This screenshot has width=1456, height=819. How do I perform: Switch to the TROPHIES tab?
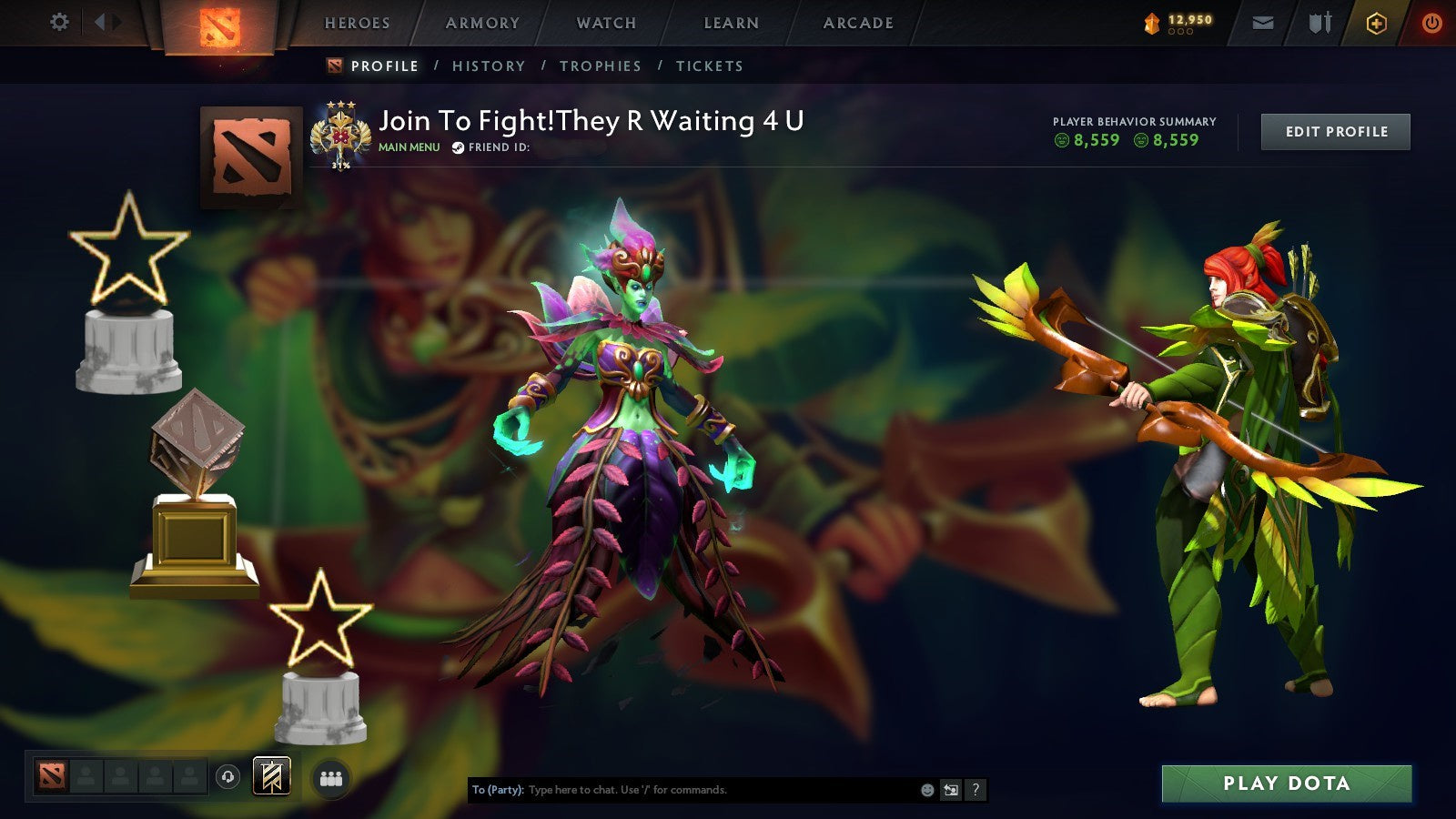click(x=602, y=66)
